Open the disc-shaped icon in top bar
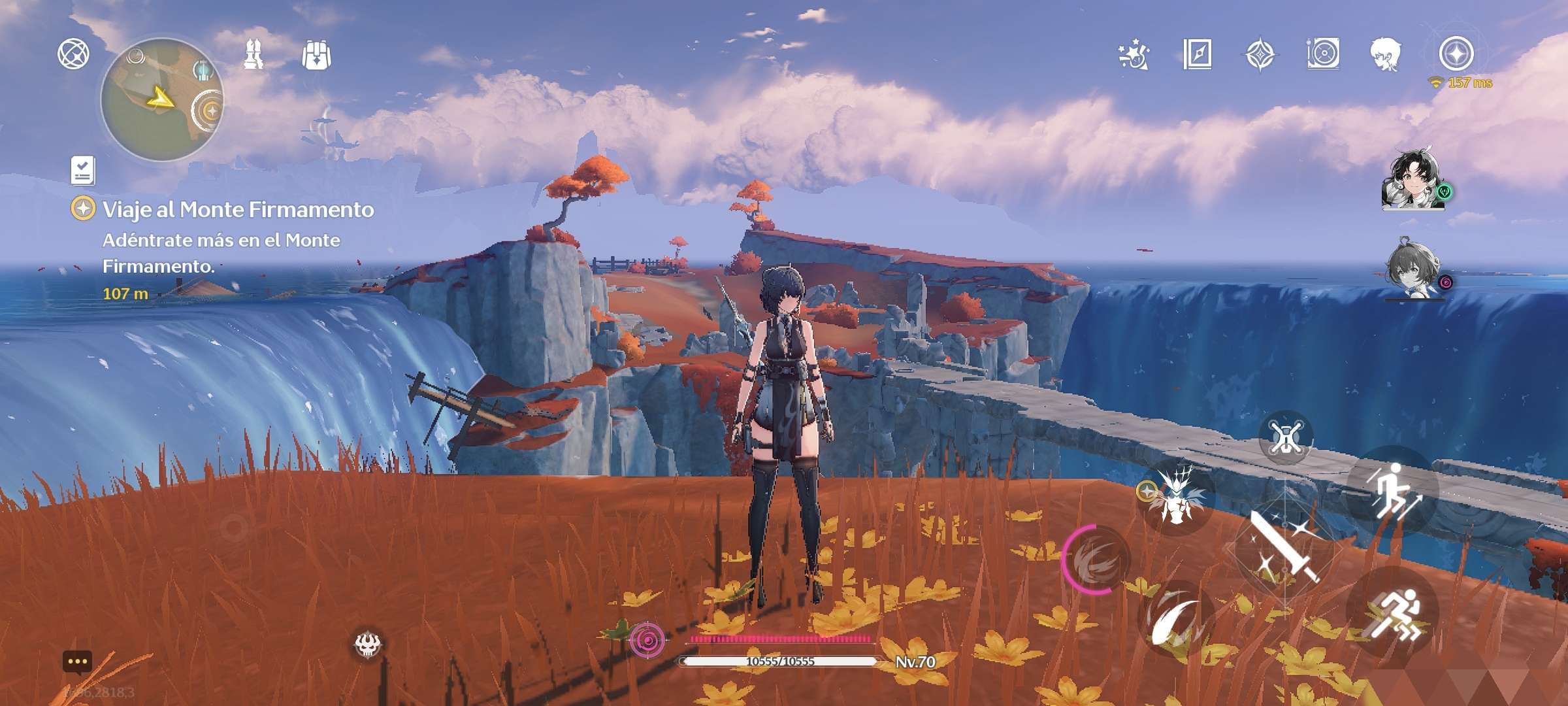Viewport: 1568px width, 706px height. click(x=1323, y=54)
